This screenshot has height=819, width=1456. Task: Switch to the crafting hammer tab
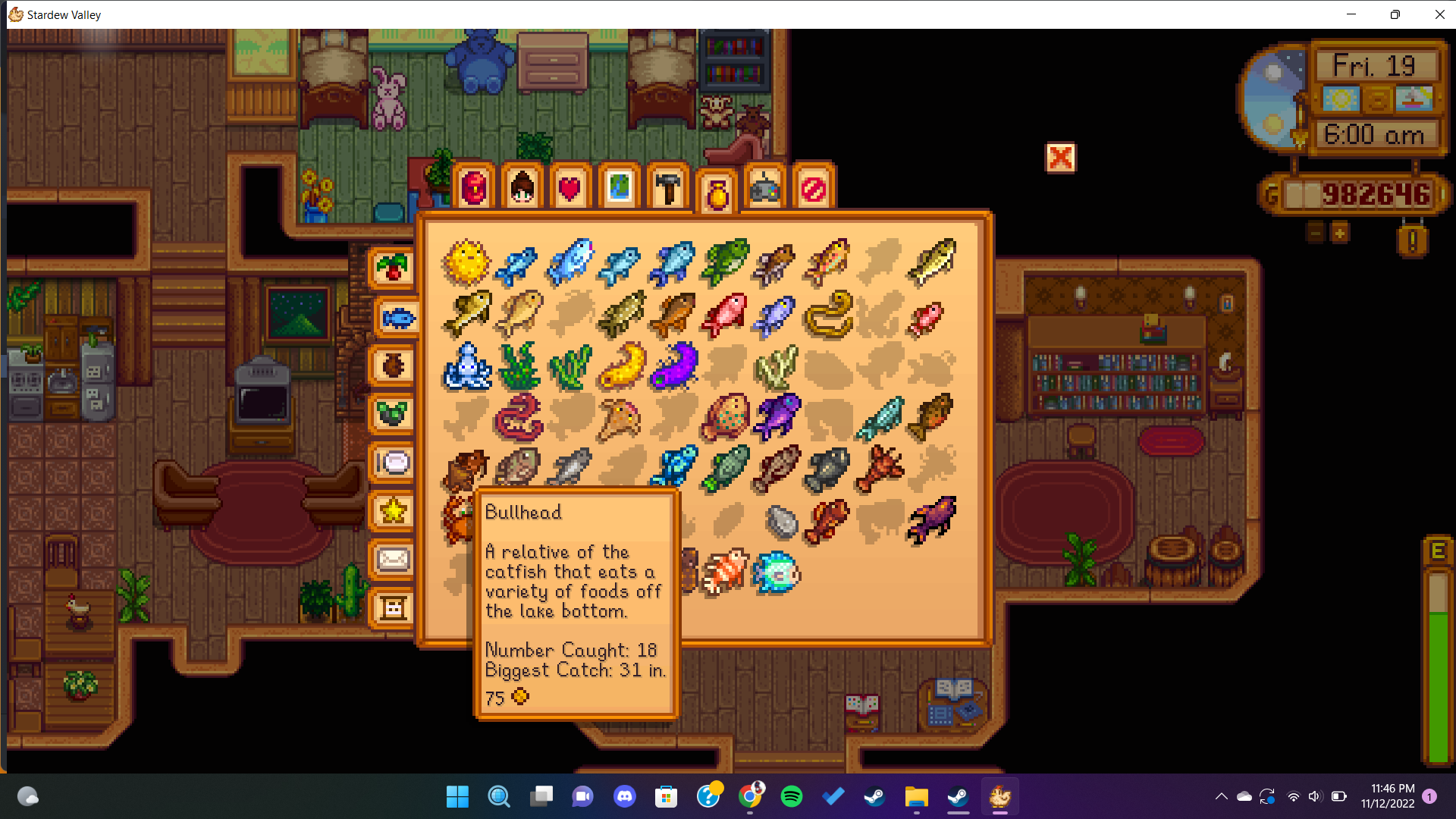tap(668, 188)
